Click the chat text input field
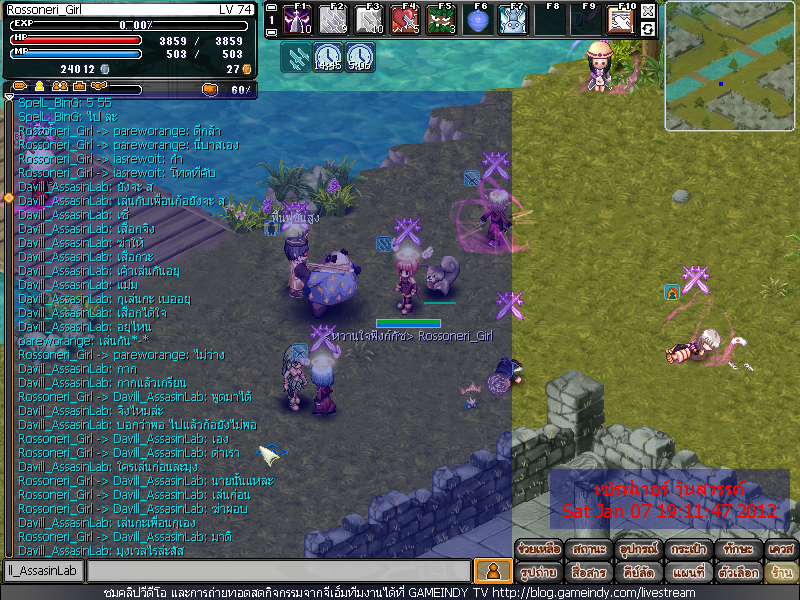The height and width of the screenshot is (600, 800). (x=278, y=571)
